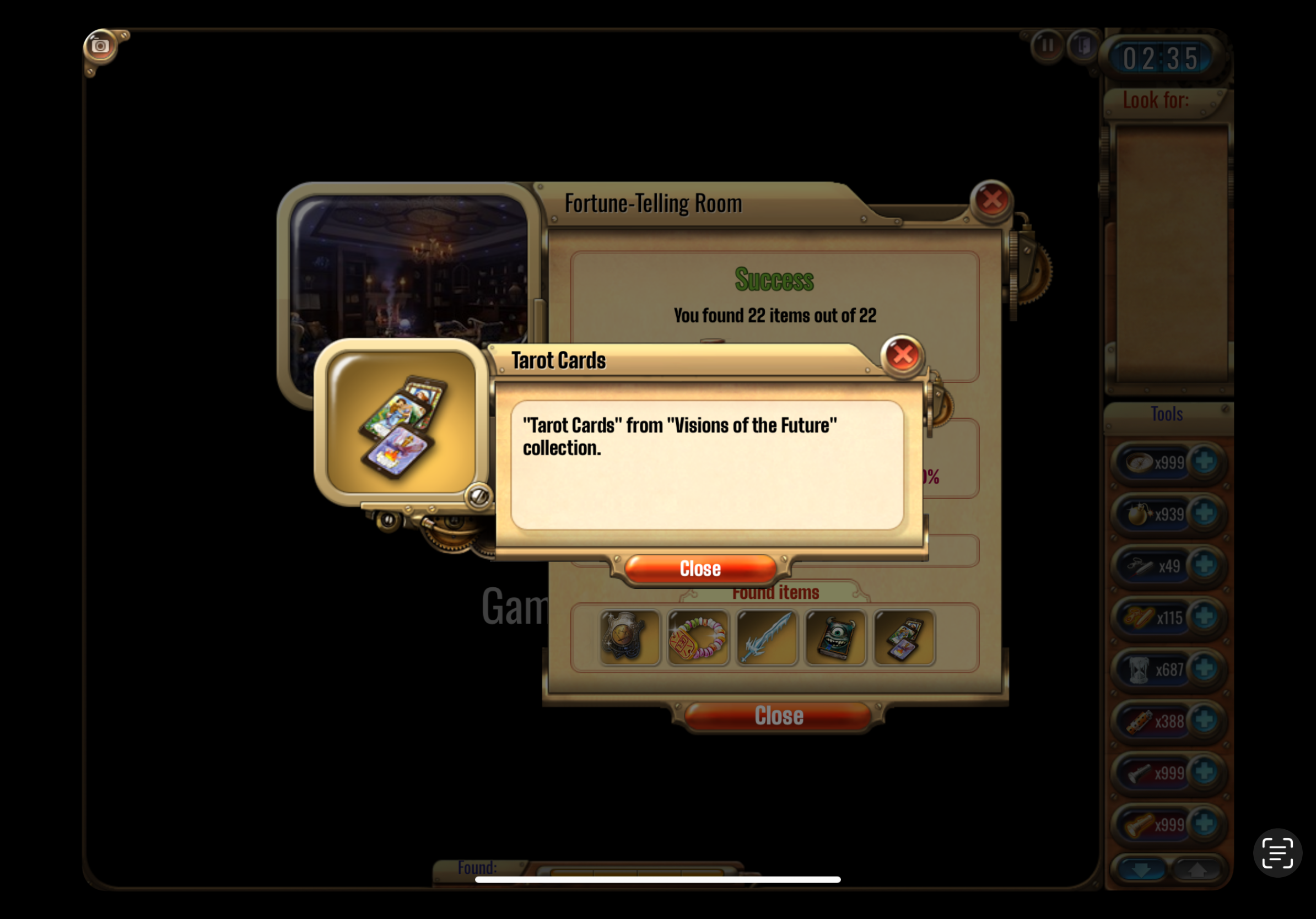Select the ice sword found item
The image size is (1316, 919).
tap(767, 637)
